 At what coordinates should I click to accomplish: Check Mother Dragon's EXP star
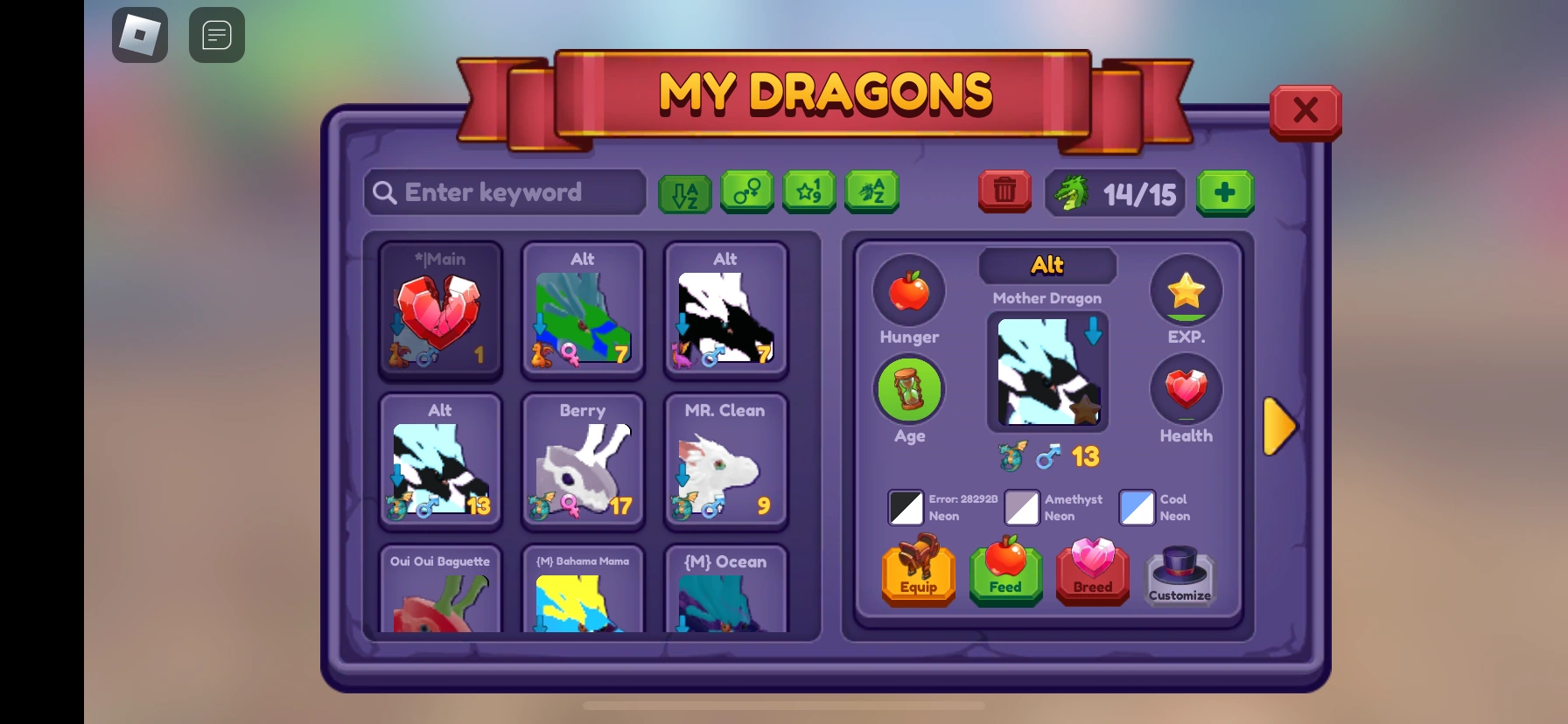(1186, 291)
